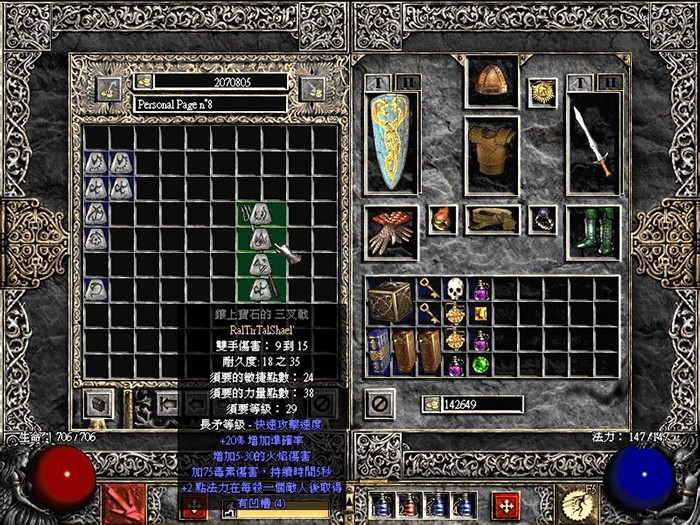The height and width of the screenshot is (525, 700).
Task: Click the equipped belt slot
Action: click(x=490, y=220)
